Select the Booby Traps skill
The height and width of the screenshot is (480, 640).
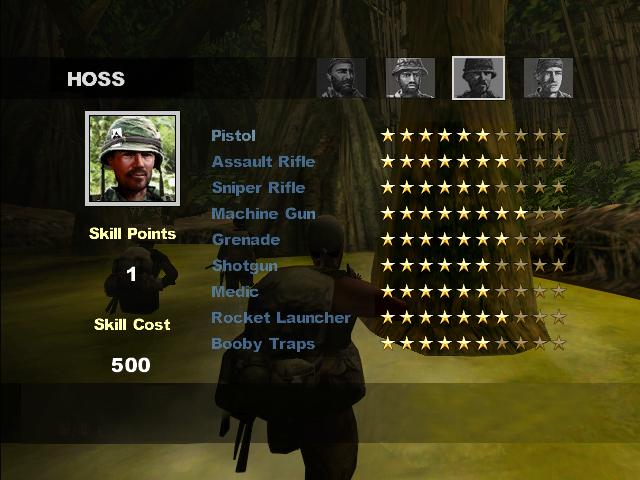point(263,344)
